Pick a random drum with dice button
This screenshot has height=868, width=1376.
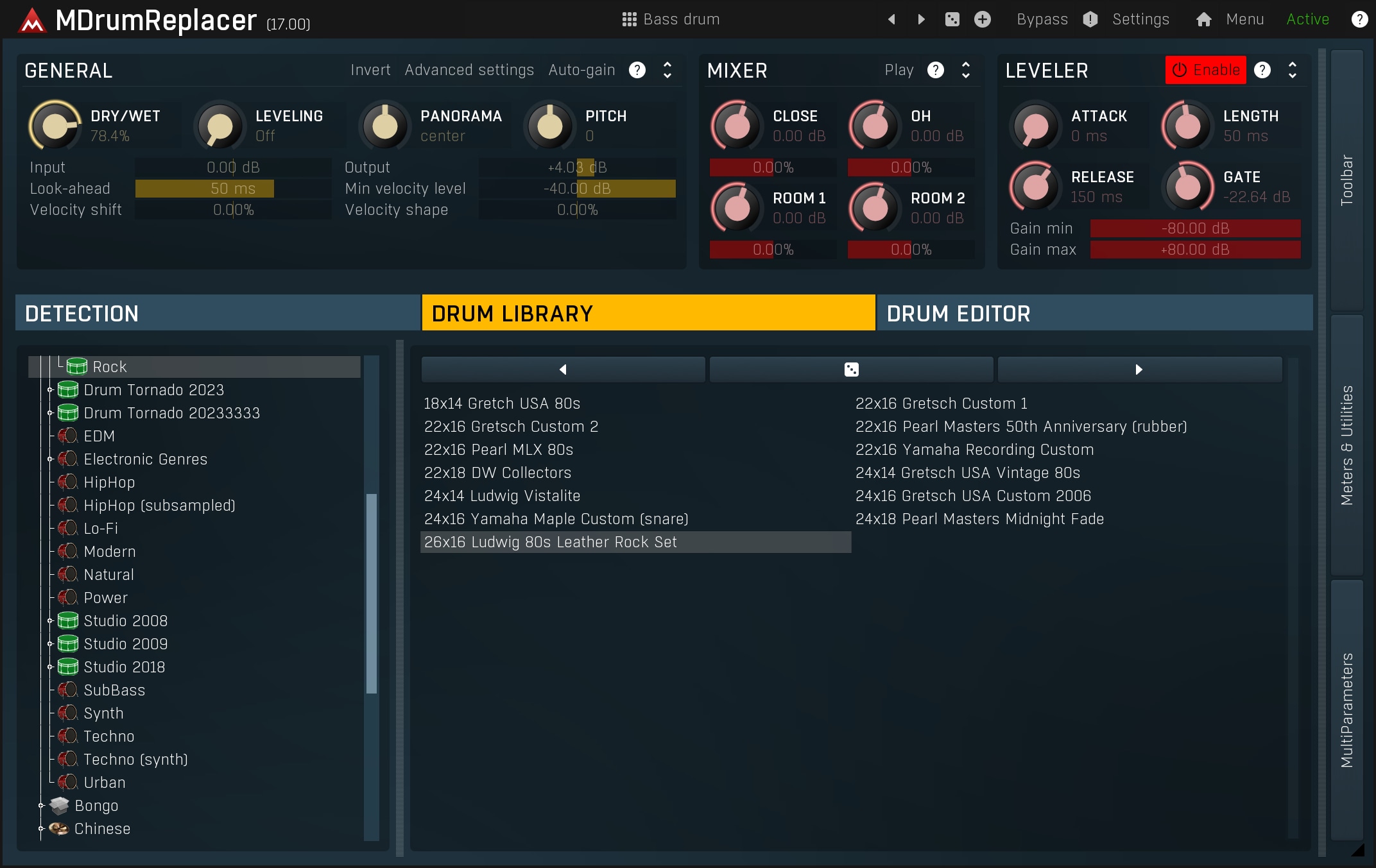(851, 370)
